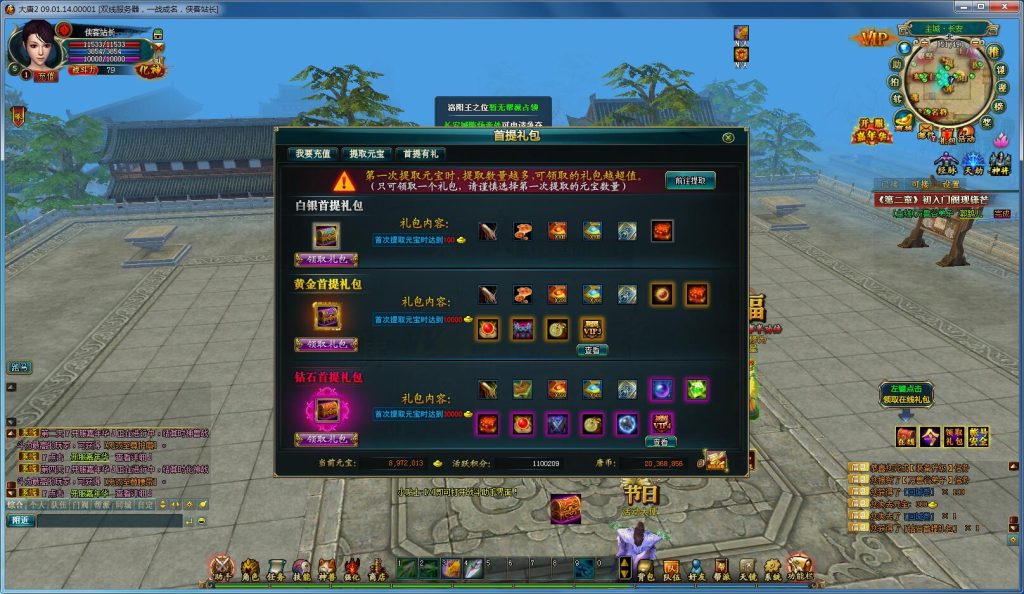Image resolution: width=1024 pixels, height=594 pixels.
Task: Open the 任务 quest log
Action: (276, 570)
